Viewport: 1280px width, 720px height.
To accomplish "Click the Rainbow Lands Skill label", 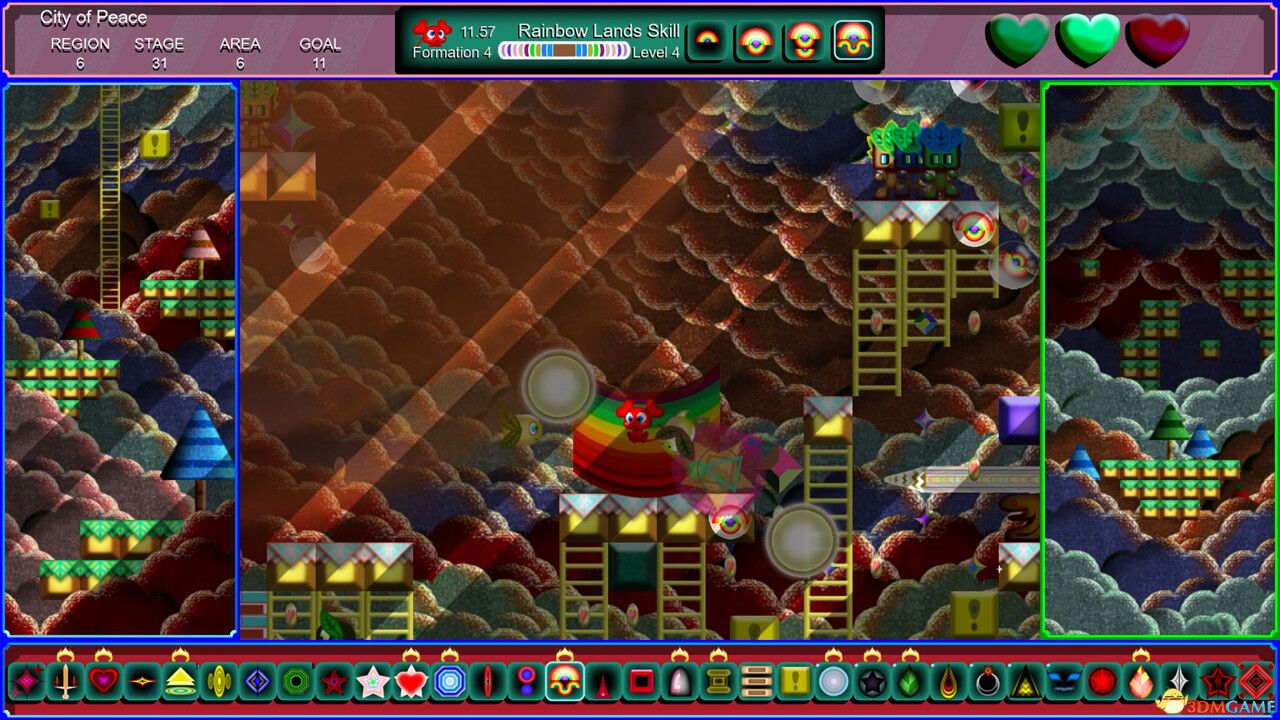I will click(601, 31).
